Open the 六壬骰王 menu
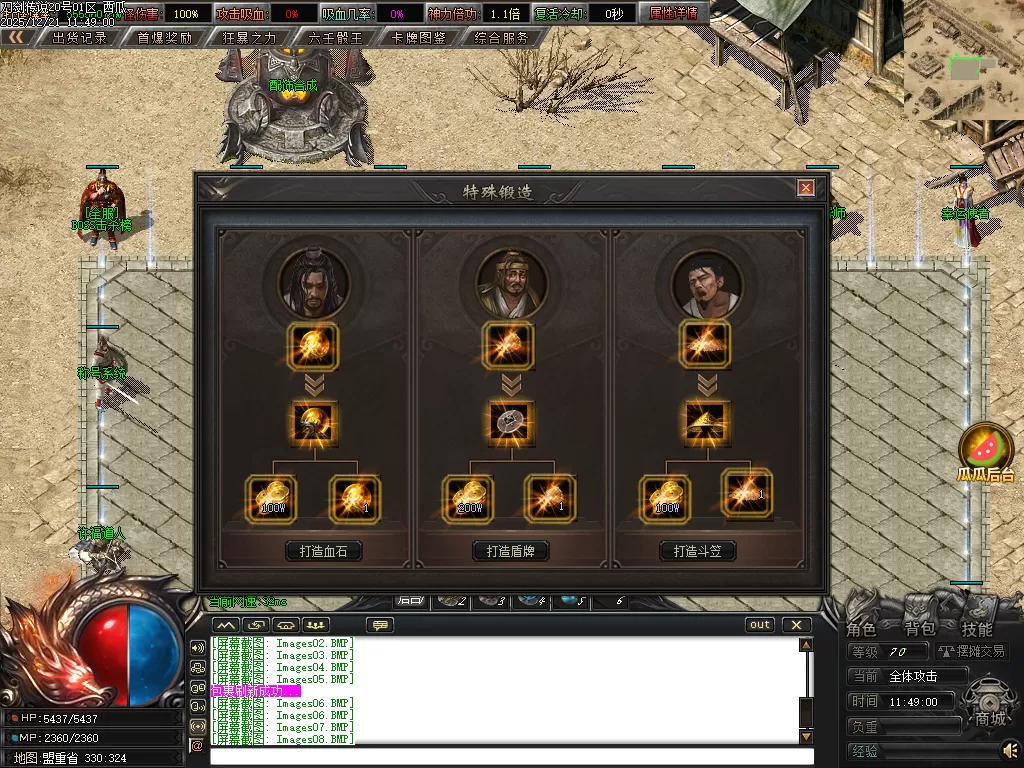Screen dimensions: 1024x768 [335, 38]
